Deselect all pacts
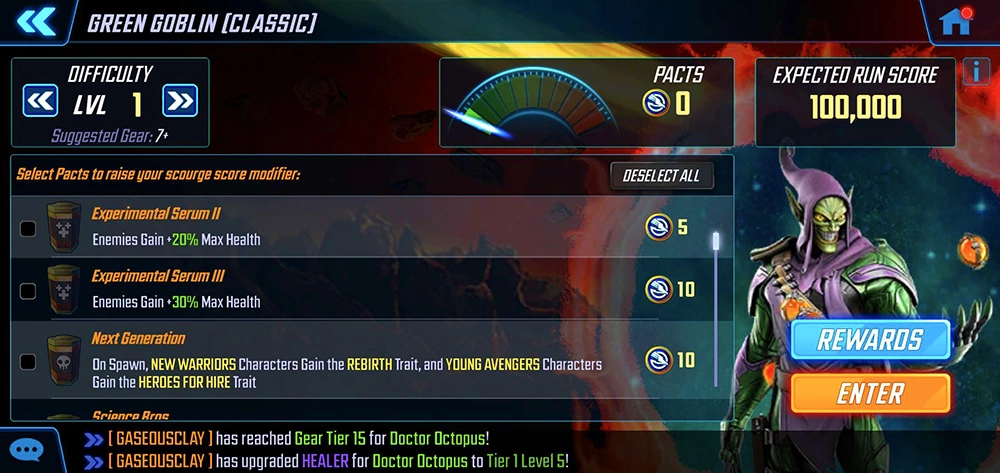Image resolution: width=1000 pixels, height=473 pixels. 662,176
